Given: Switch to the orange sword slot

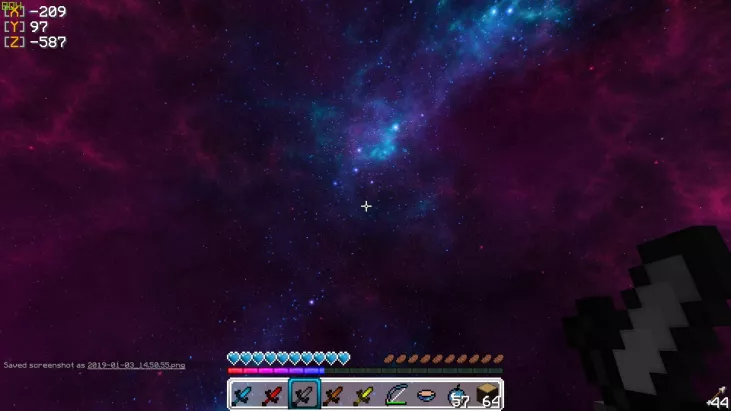Looking at the screenshot, I should coord(334,395).
